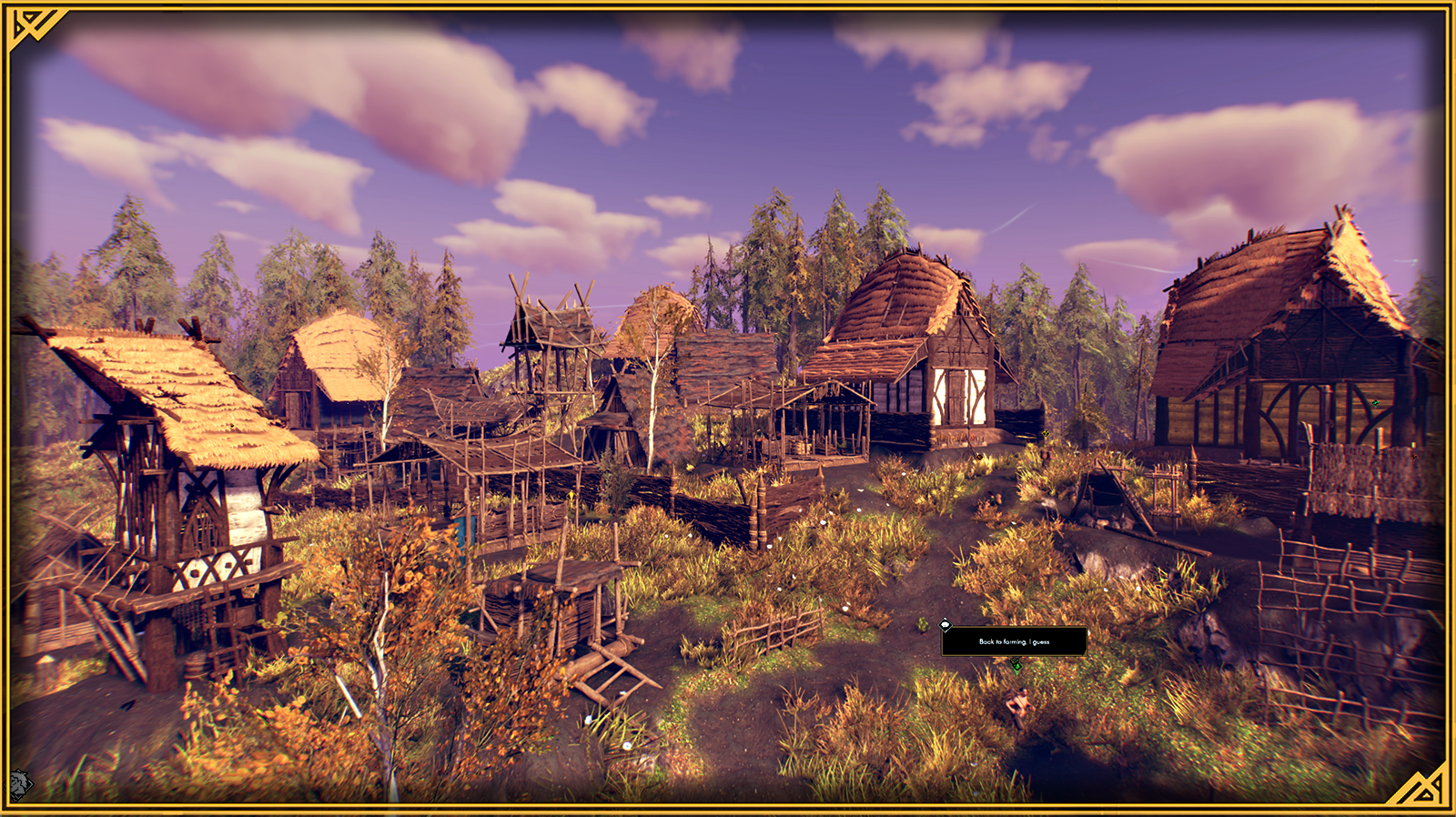Viewport: 1456px width, 817px height.
Task: Click the green status marker on the right longhouse
Action: click(1375, 403)
